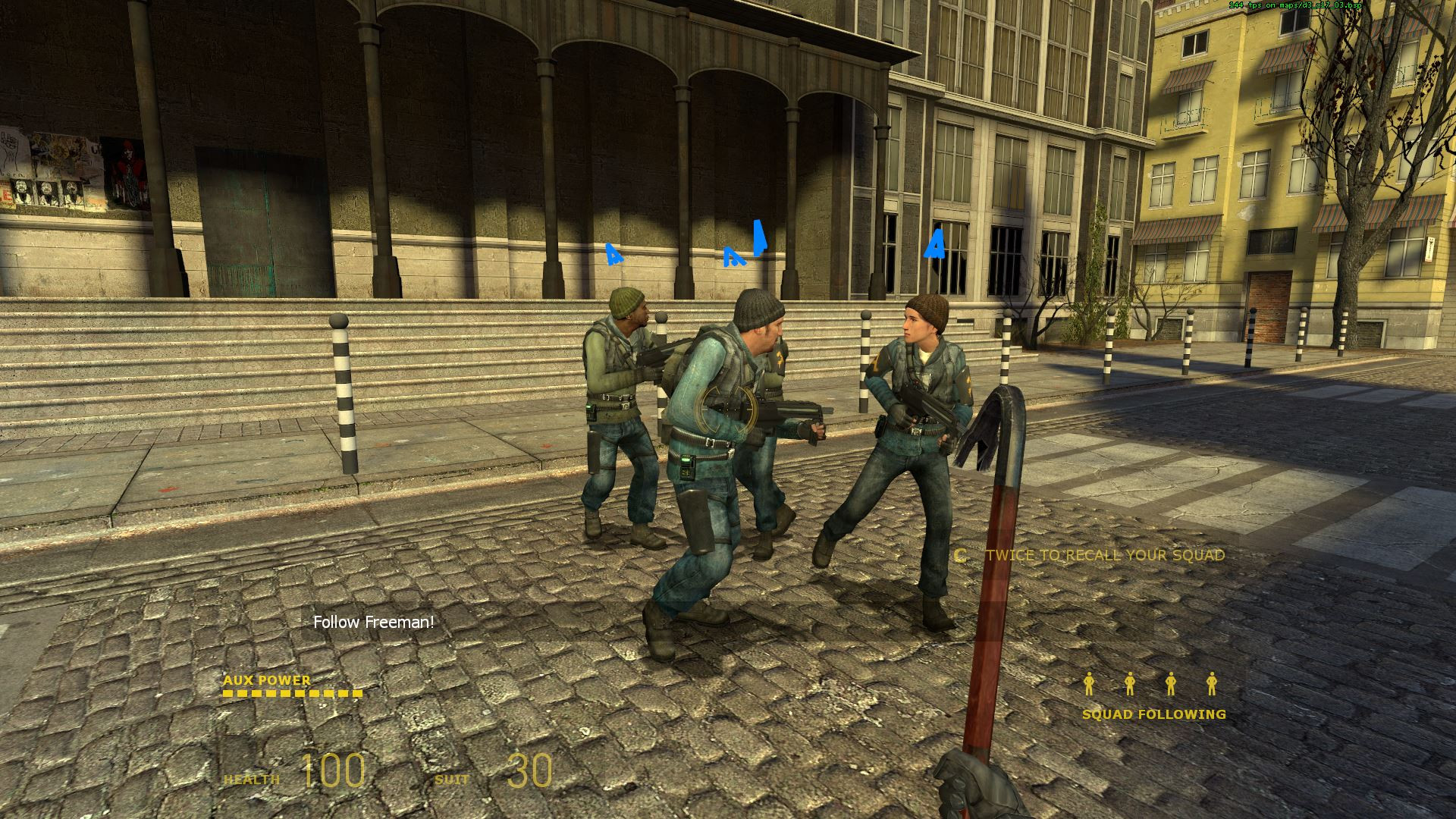Expand the HEALTH readout panel
Image resolution: width=1456 pixels, height=819 pixels.
tap(296, 776)
